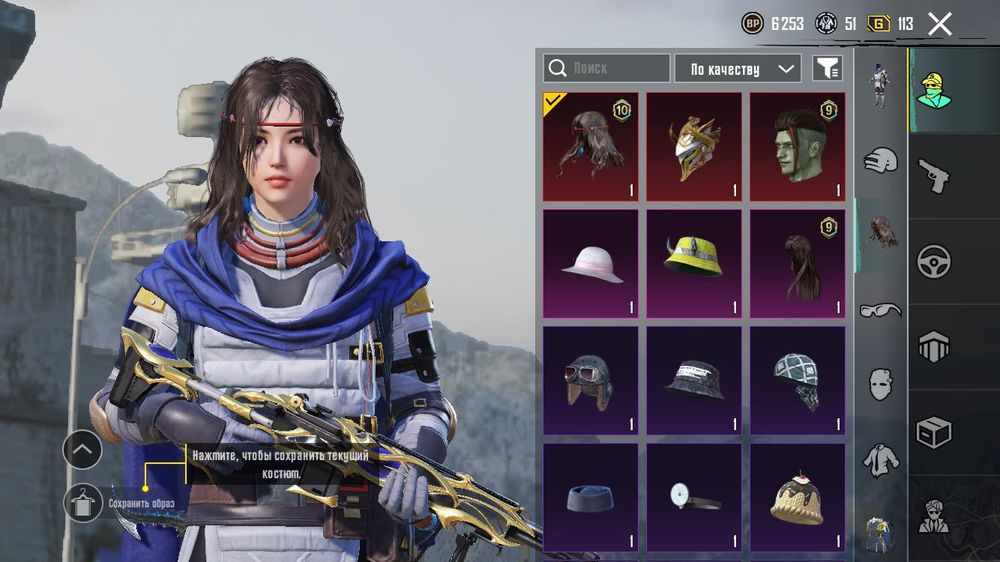This screenshot has height=562, width=1000.
Task: Select the head mirror headband item
Action: (694, 497)
